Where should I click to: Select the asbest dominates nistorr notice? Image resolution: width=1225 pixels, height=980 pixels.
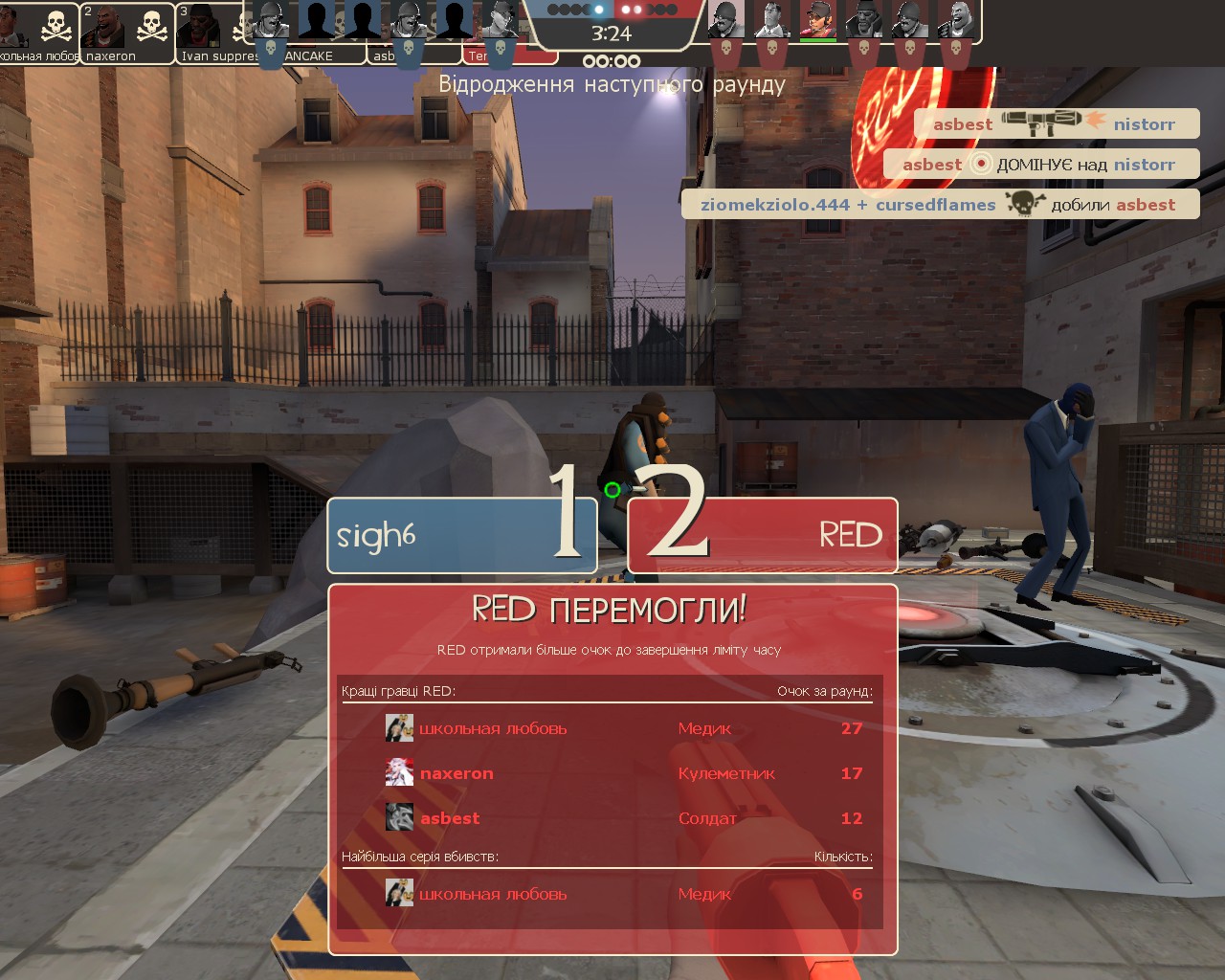pos(1040,164)
